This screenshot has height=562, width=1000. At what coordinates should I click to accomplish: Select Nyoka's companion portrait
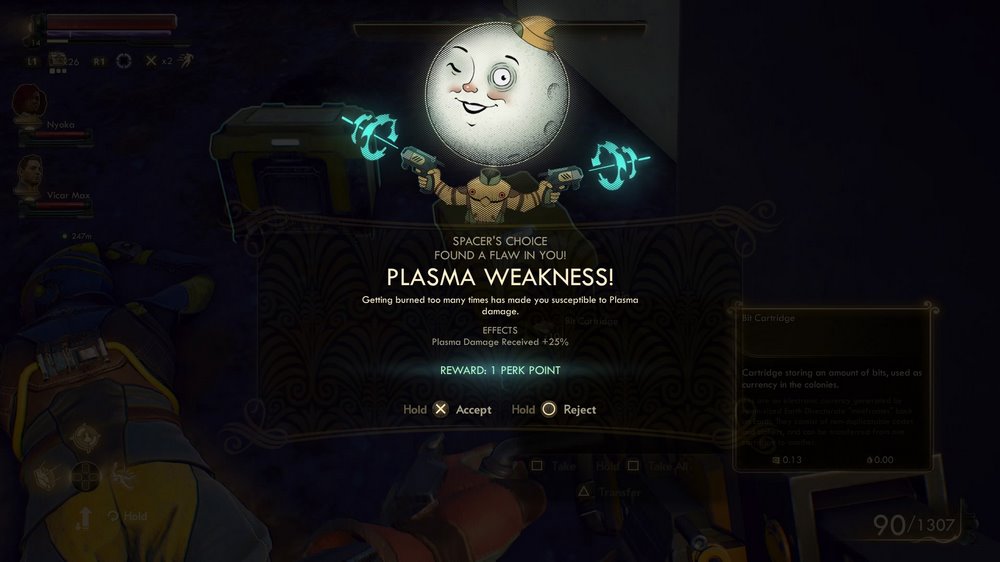click(x=27, y=104)
